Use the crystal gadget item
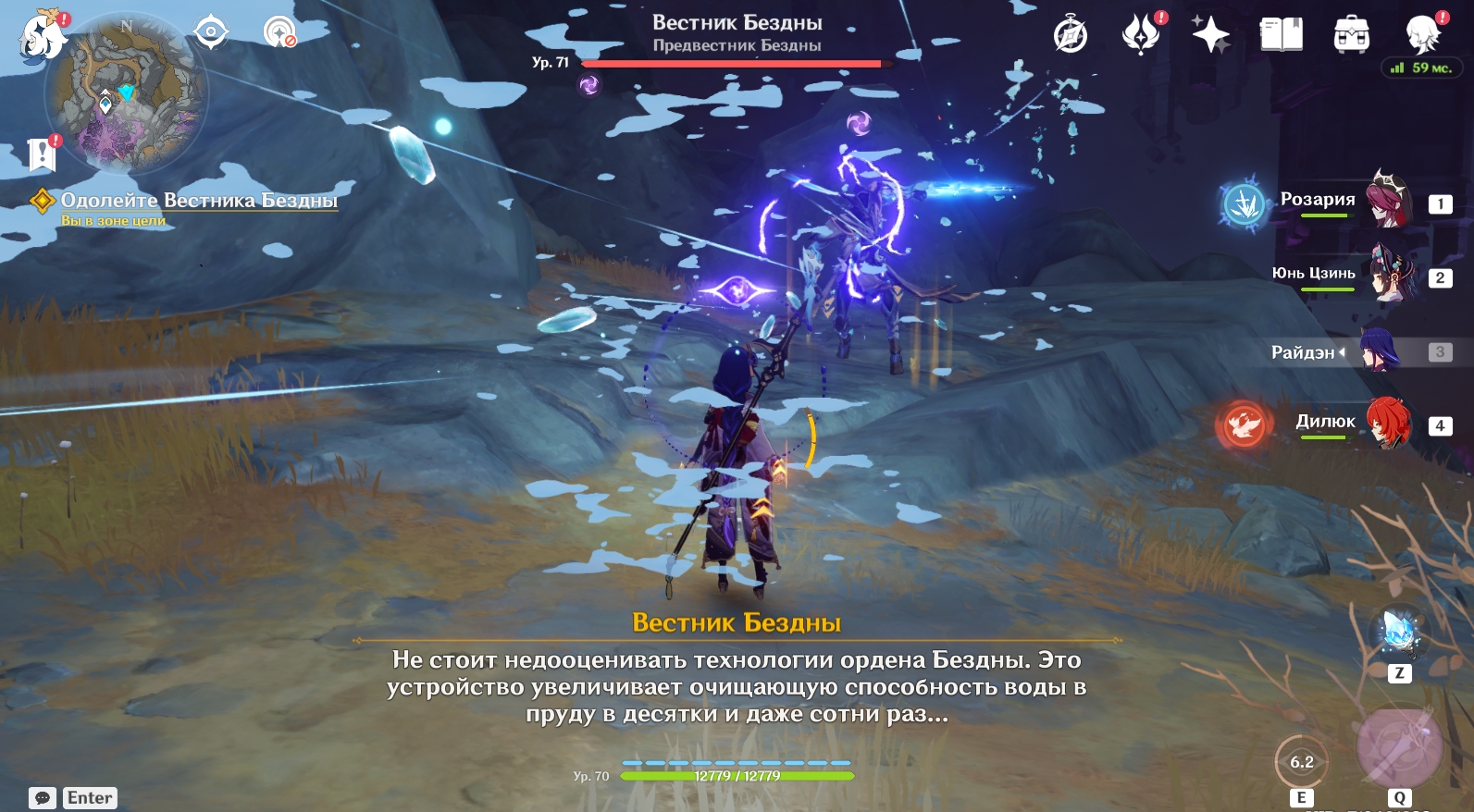This screenshot has height=812, width=1474. pyautogui.click(x=1399, y=633)
